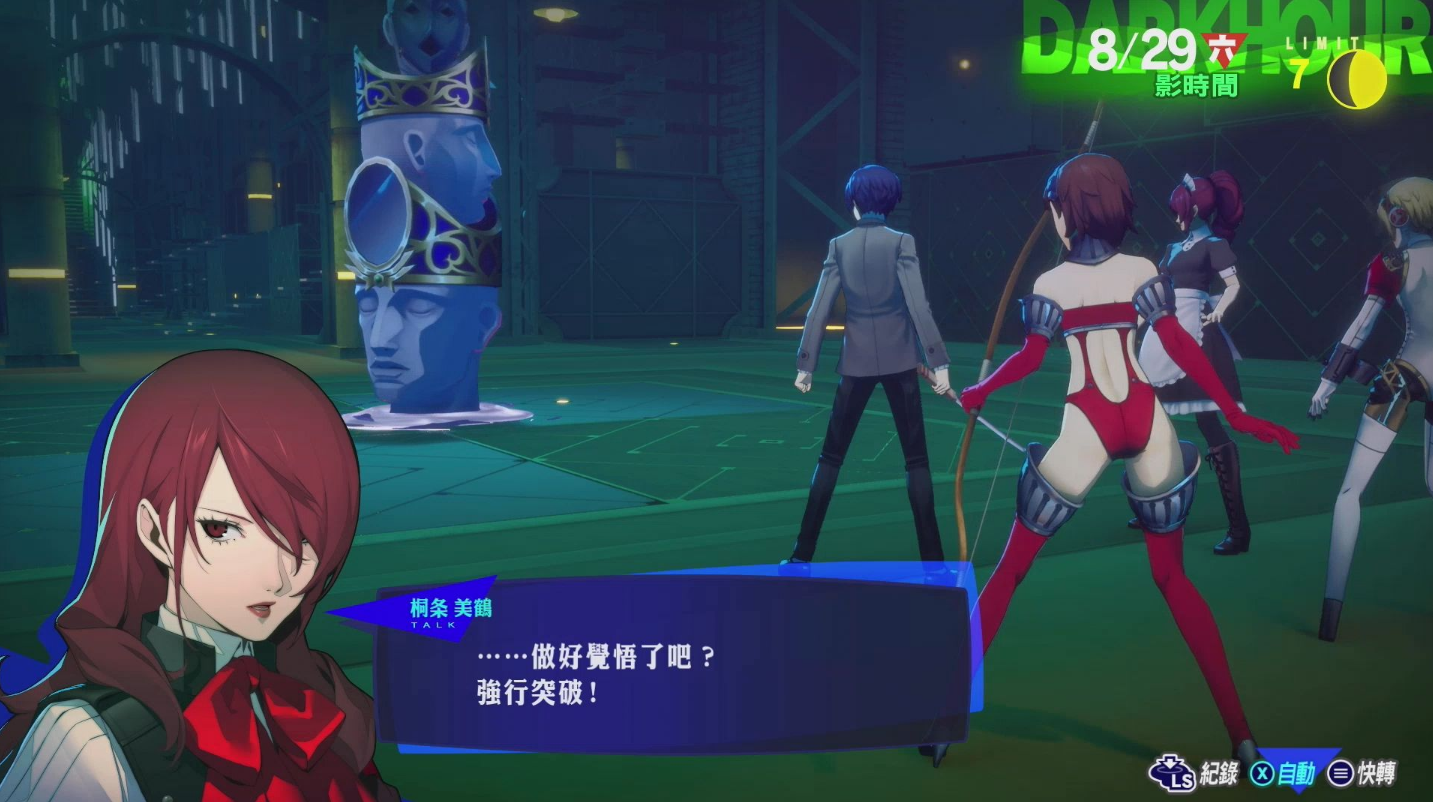Expand the 桐条 美鶴 name banner
Viewport: 1433px width, 802px height.
pyautogui.click(x=450, y=607)
